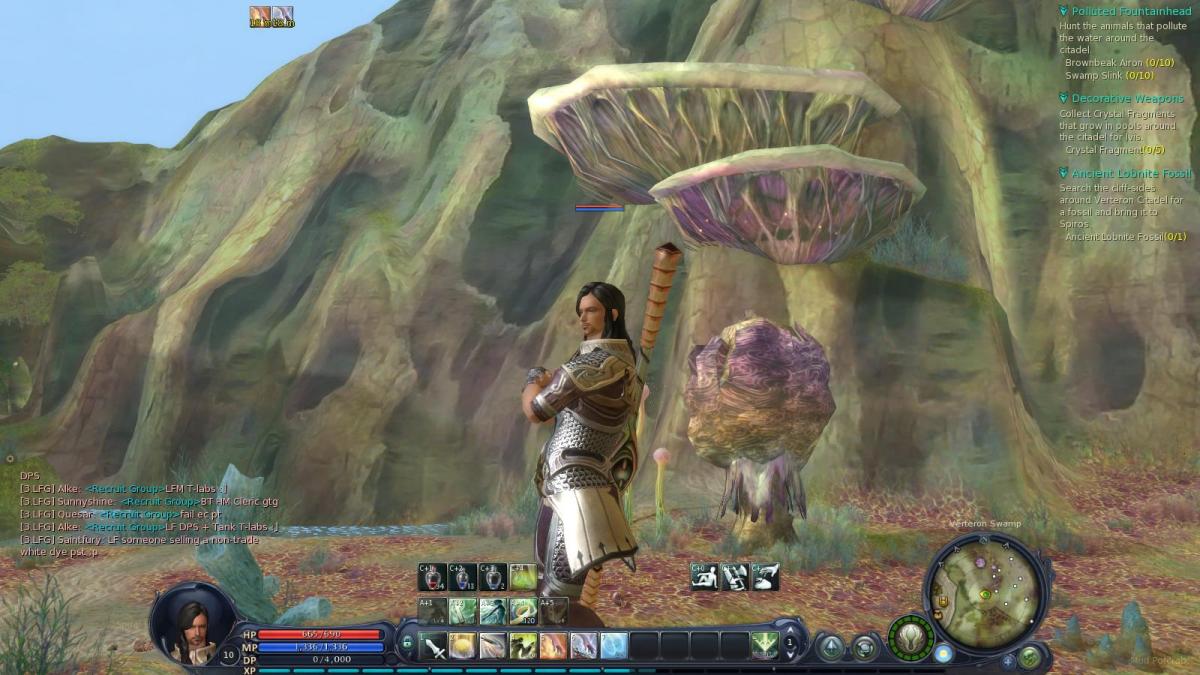Activate the sword basic attack skill
Viewport: 1200px width, 675px height.
435,646
